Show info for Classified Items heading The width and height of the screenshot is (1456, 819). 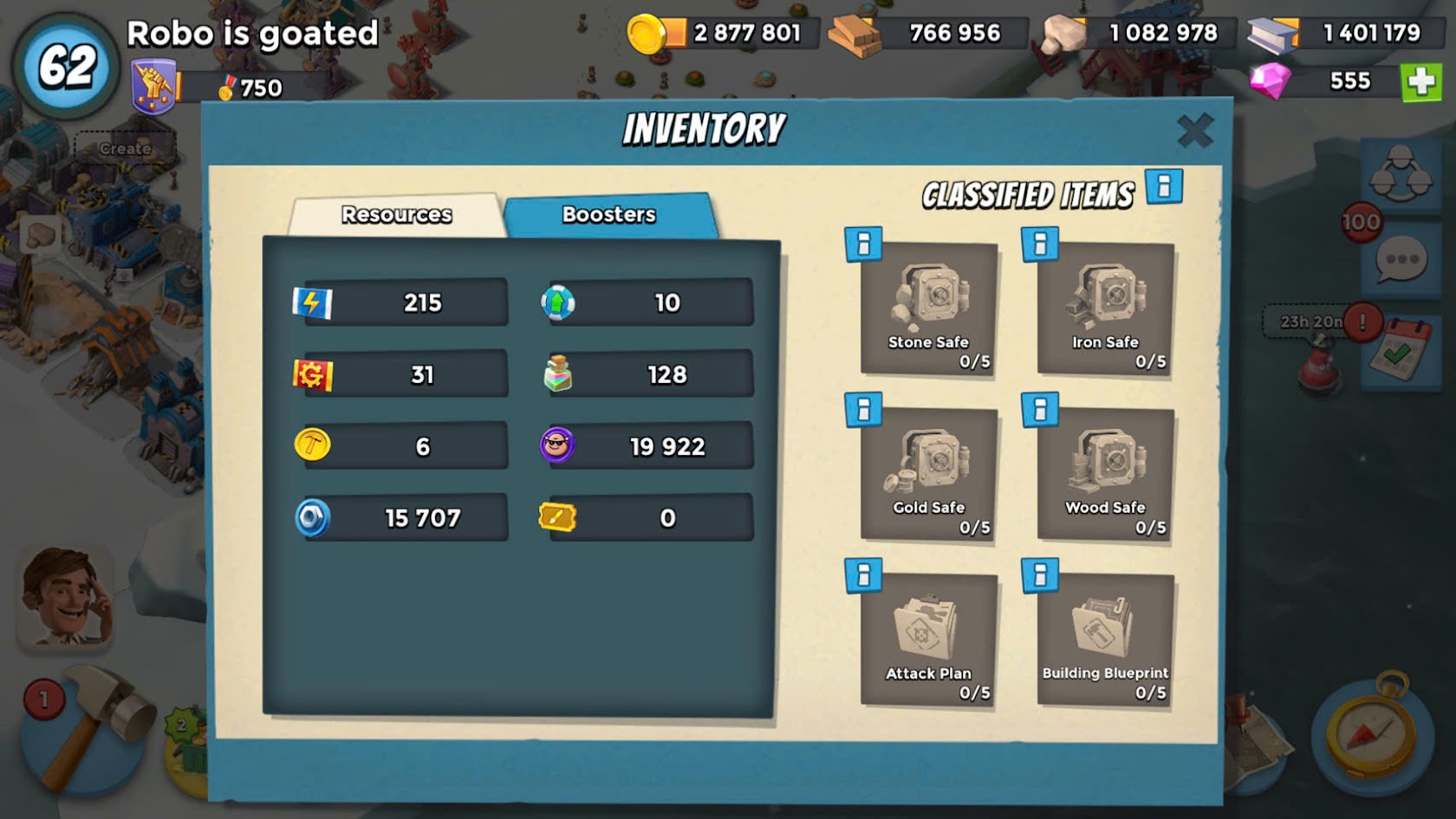click(x=1164, y=186)
